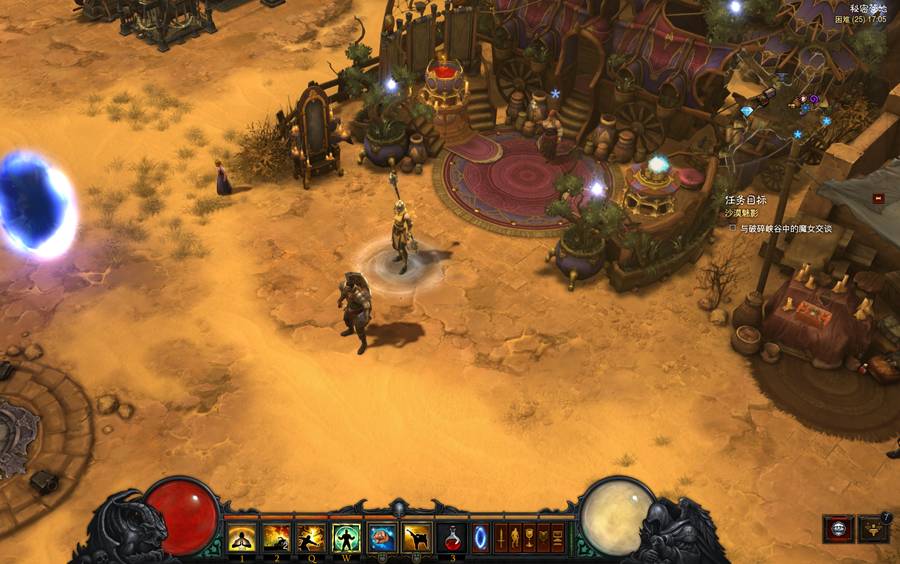900x564 pixels.
Task: Drink the red health potion
Action: [452, 538]
